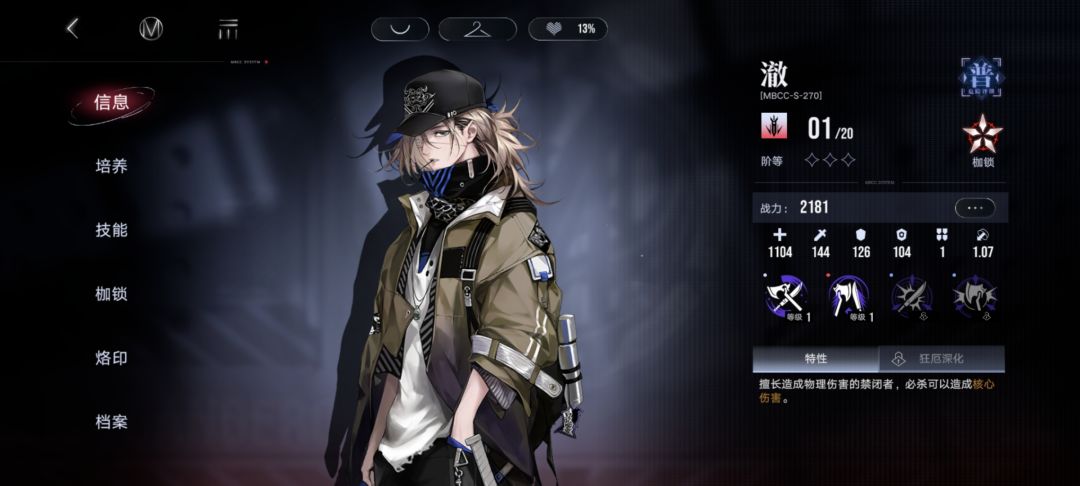1080x486 pixels.
Task: Select the crossed axes skill icon
Action: (785, 295)
